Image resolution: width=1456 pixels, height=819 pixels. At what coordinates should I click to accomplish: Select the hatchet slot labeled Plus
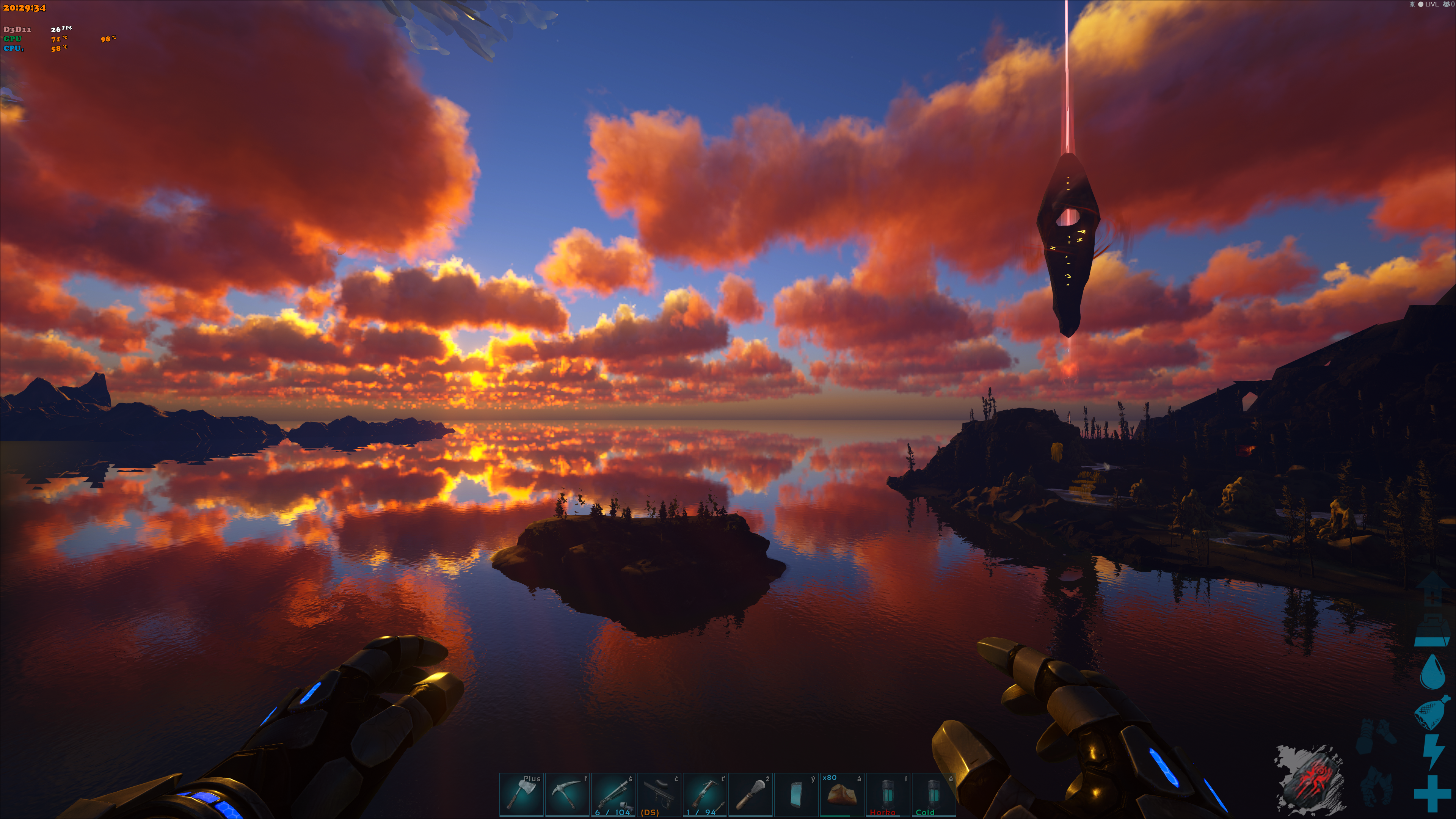pos(521,794)
